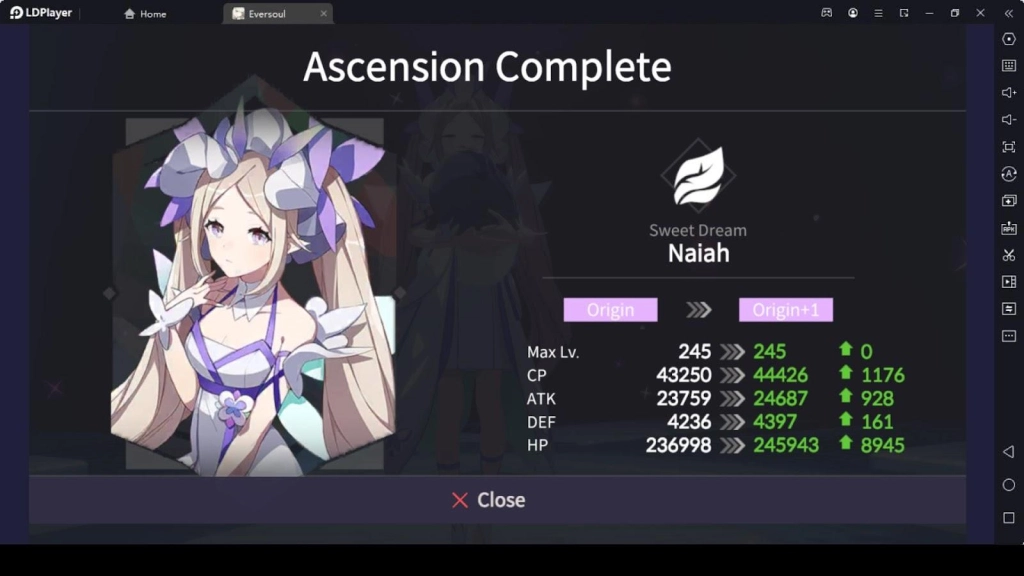Open the emulator more options ellipsis
1024x576 pixels.
point(1008,336)
